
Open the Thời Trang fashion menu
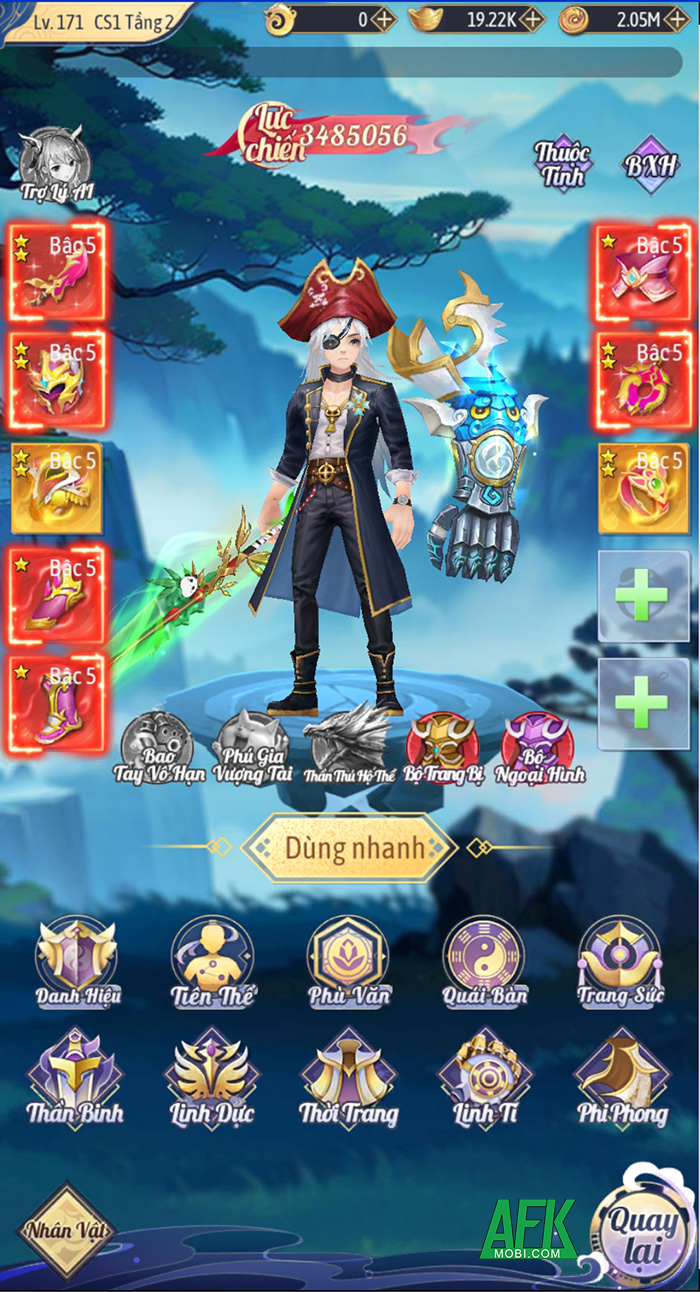pos(348,1078)
